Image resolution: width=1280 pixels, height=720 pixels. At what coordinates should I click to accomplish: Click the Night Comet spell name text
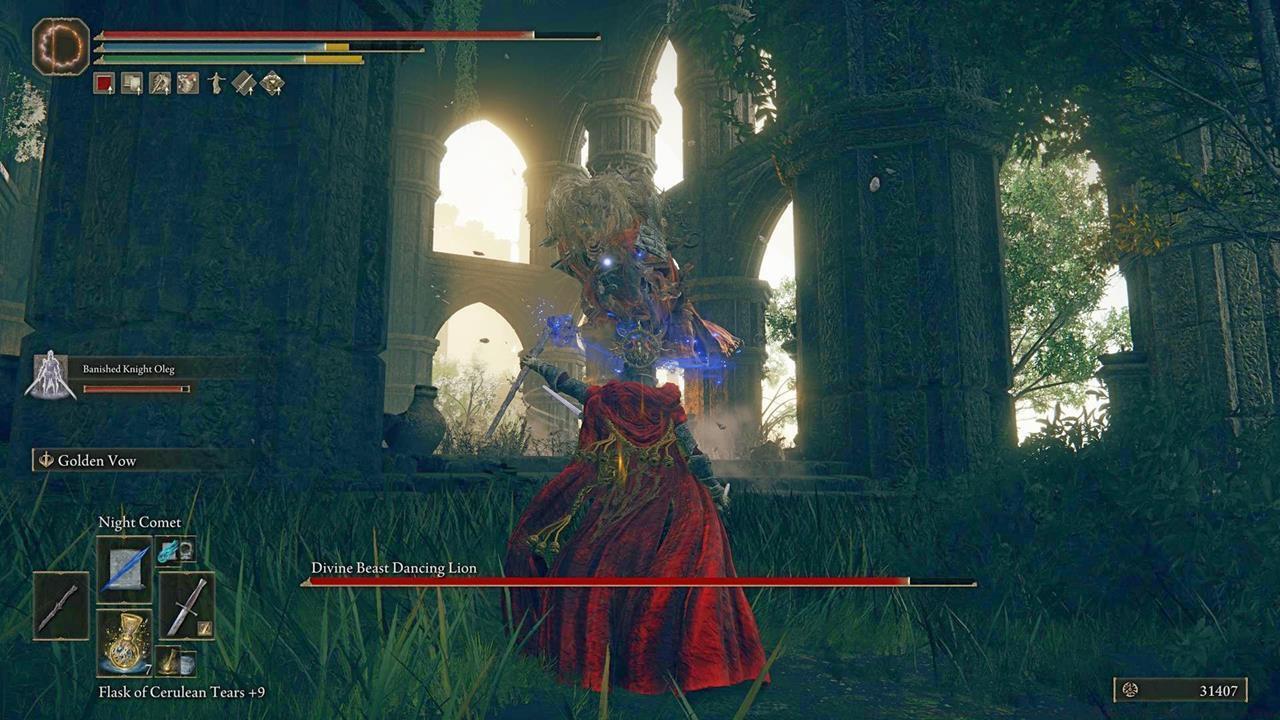[x=139, y=522]
